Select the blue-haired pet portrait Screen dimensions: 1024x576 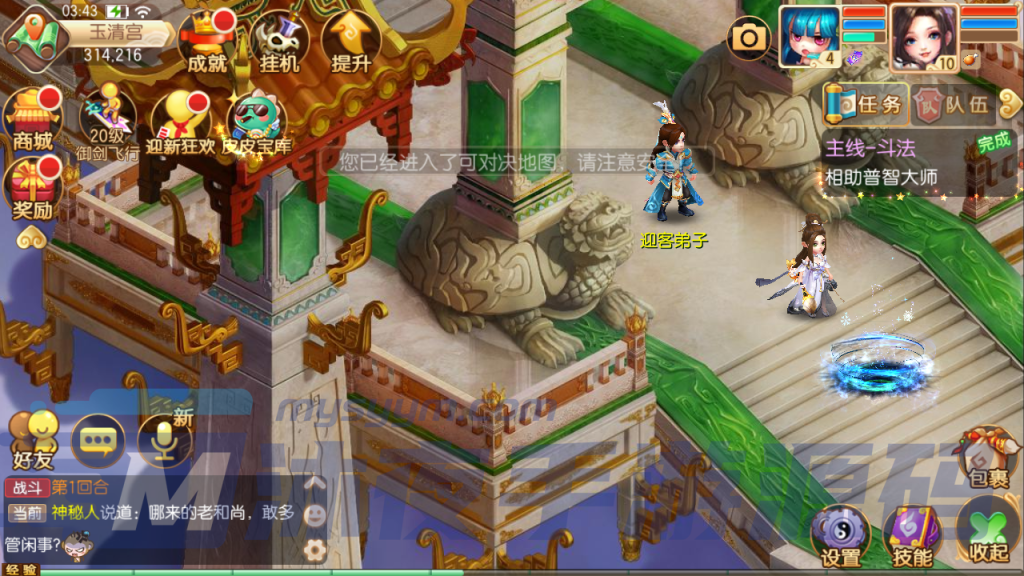click(809, 36)
